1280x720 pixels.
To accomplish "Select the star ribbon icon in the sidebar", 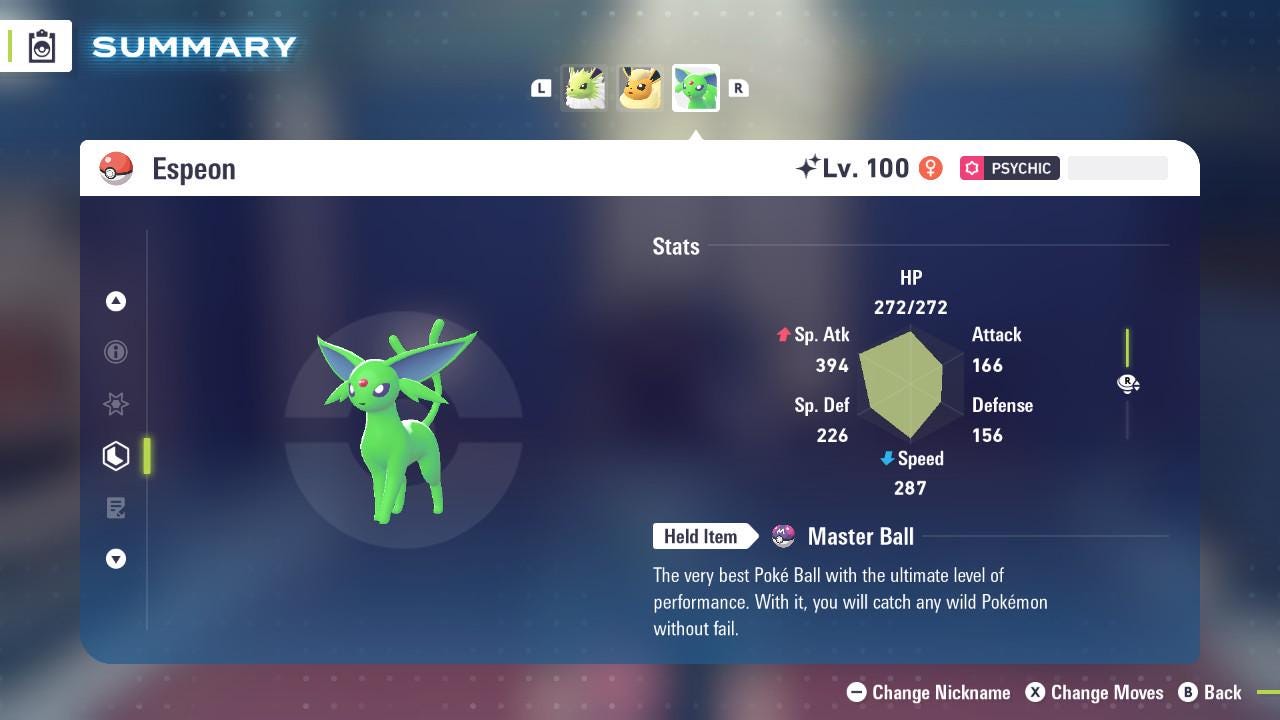I will [x=116, y=404].
